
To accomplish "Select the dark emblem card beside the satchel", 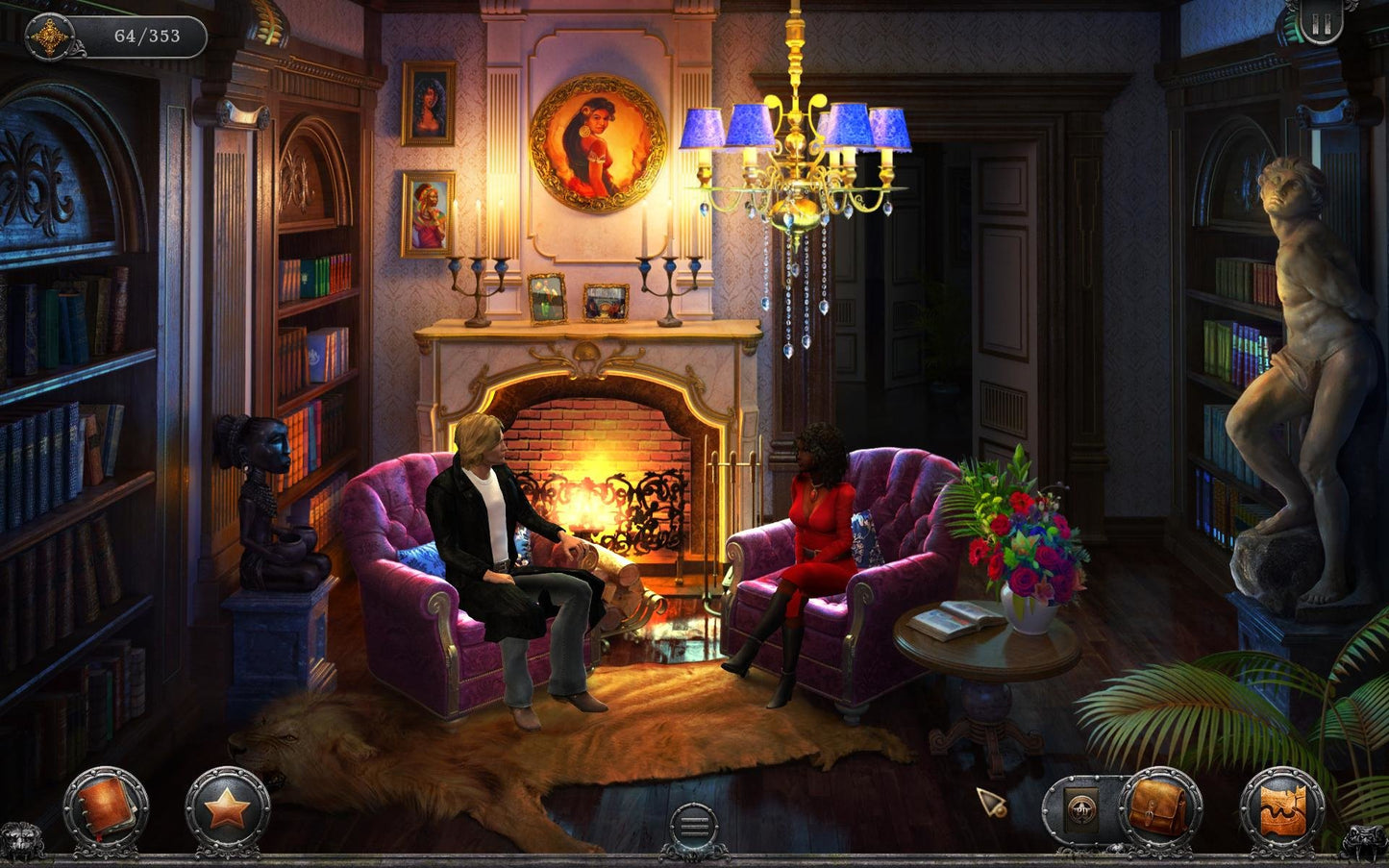I will (1081, 807).
